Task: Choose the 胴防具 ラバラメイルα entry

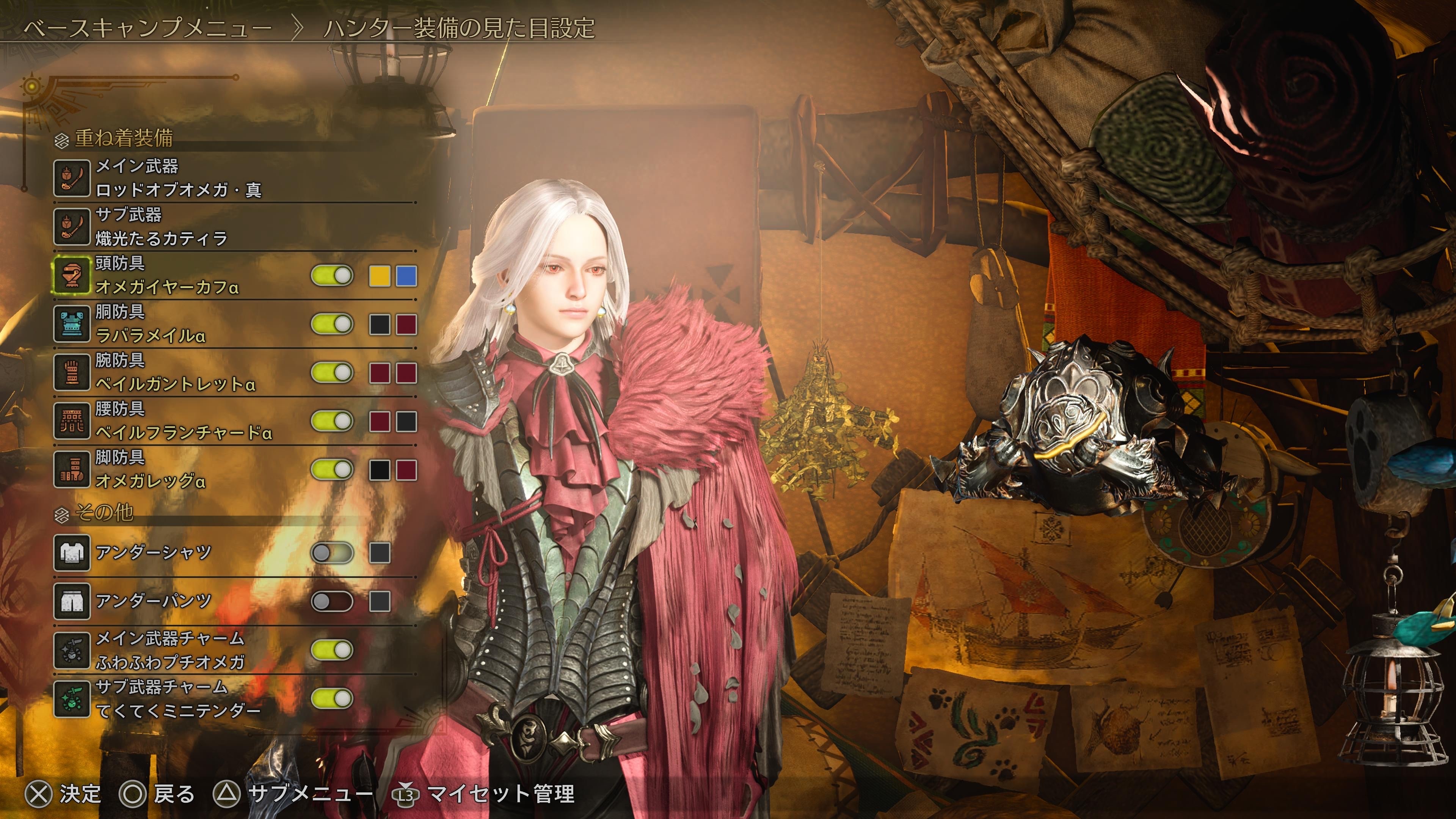Action: pos(150,324)
